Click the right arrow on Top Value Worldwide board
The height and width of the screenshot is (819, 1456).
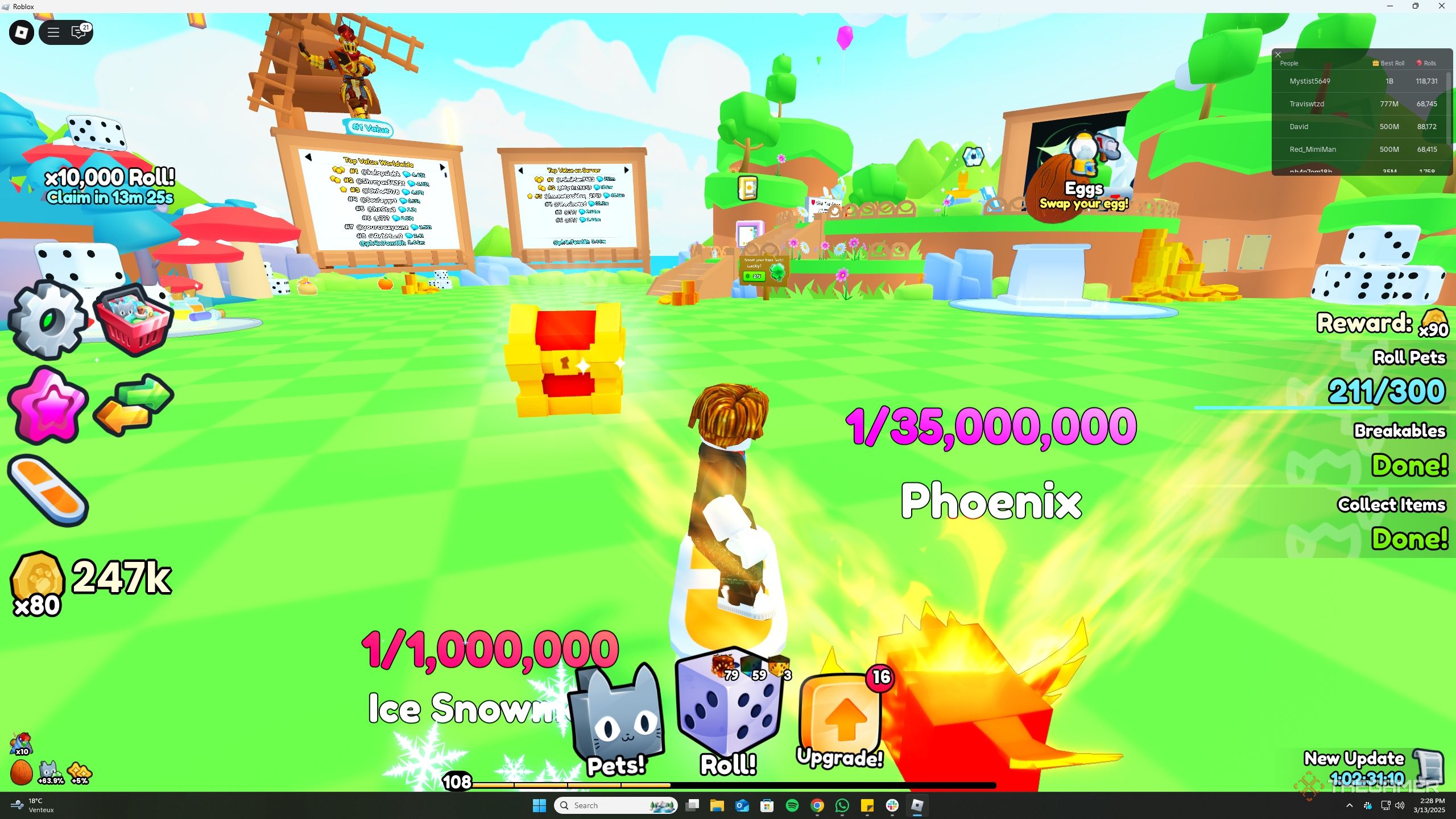(x=443, y=167)
